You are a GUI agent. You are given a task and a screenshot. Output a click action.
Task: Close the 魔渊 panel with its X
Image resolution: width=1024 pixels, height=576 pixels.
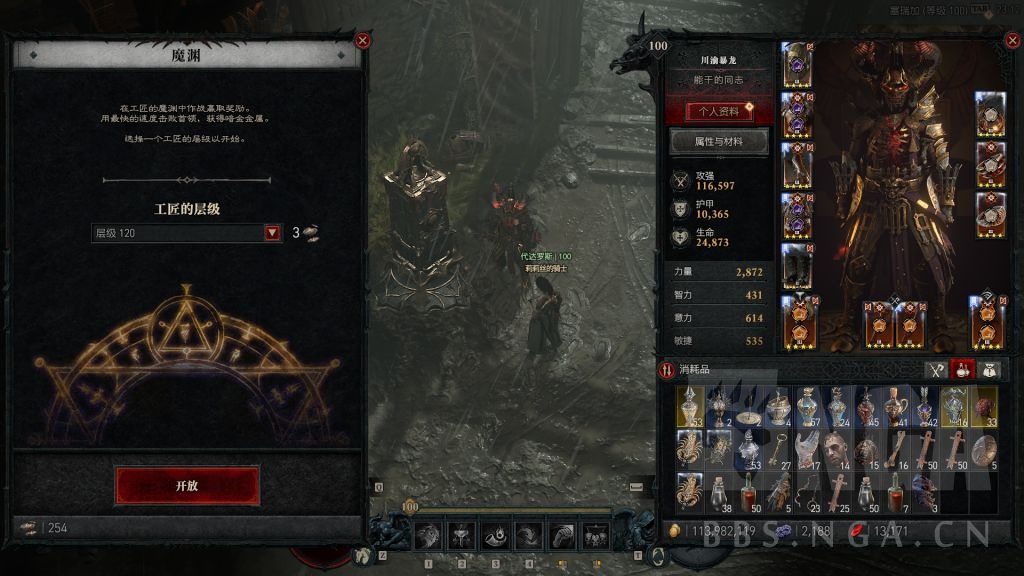point(363,41)
